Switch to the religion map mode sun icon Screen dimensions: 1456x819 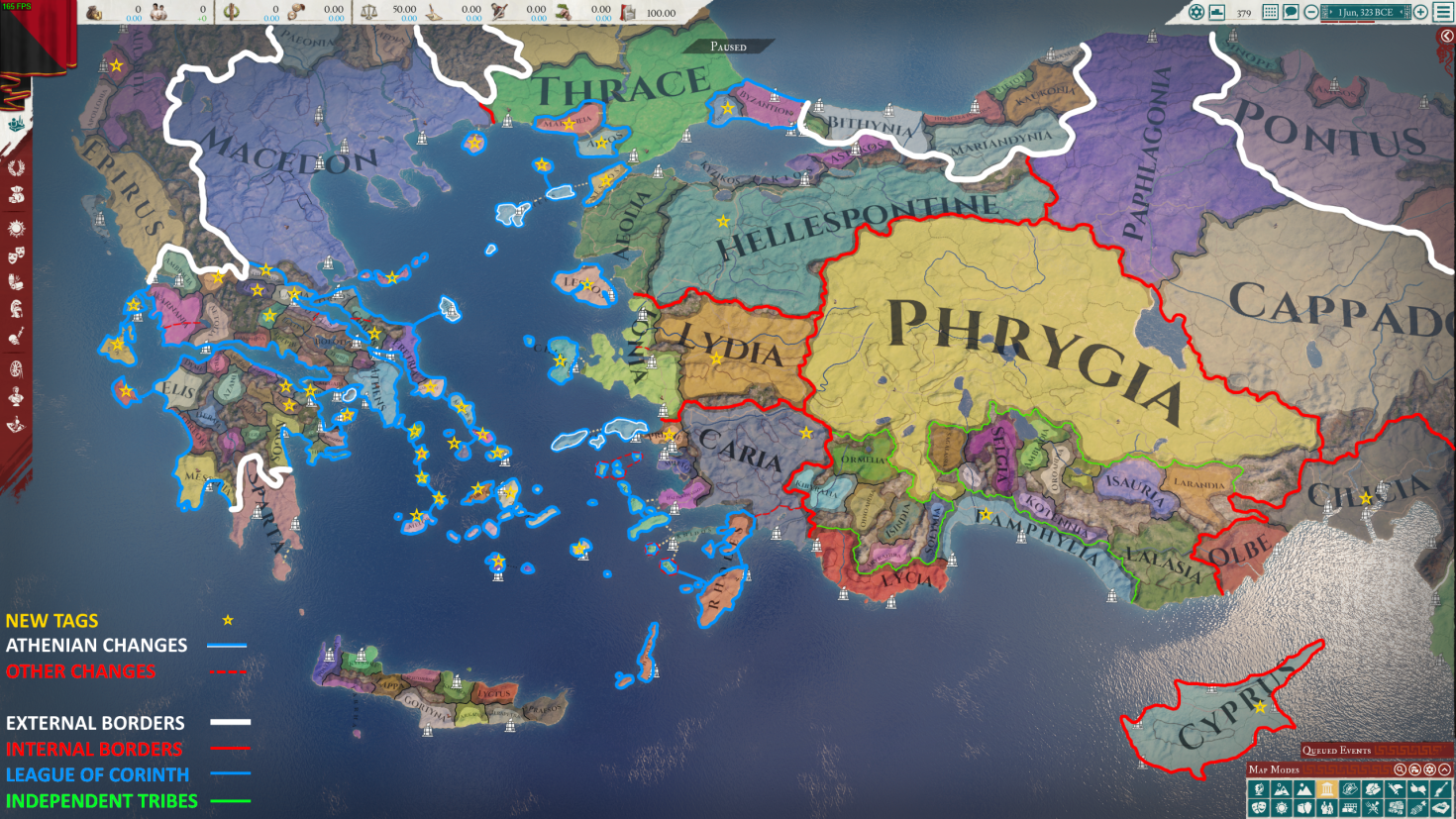click(x=1283, y=807)
